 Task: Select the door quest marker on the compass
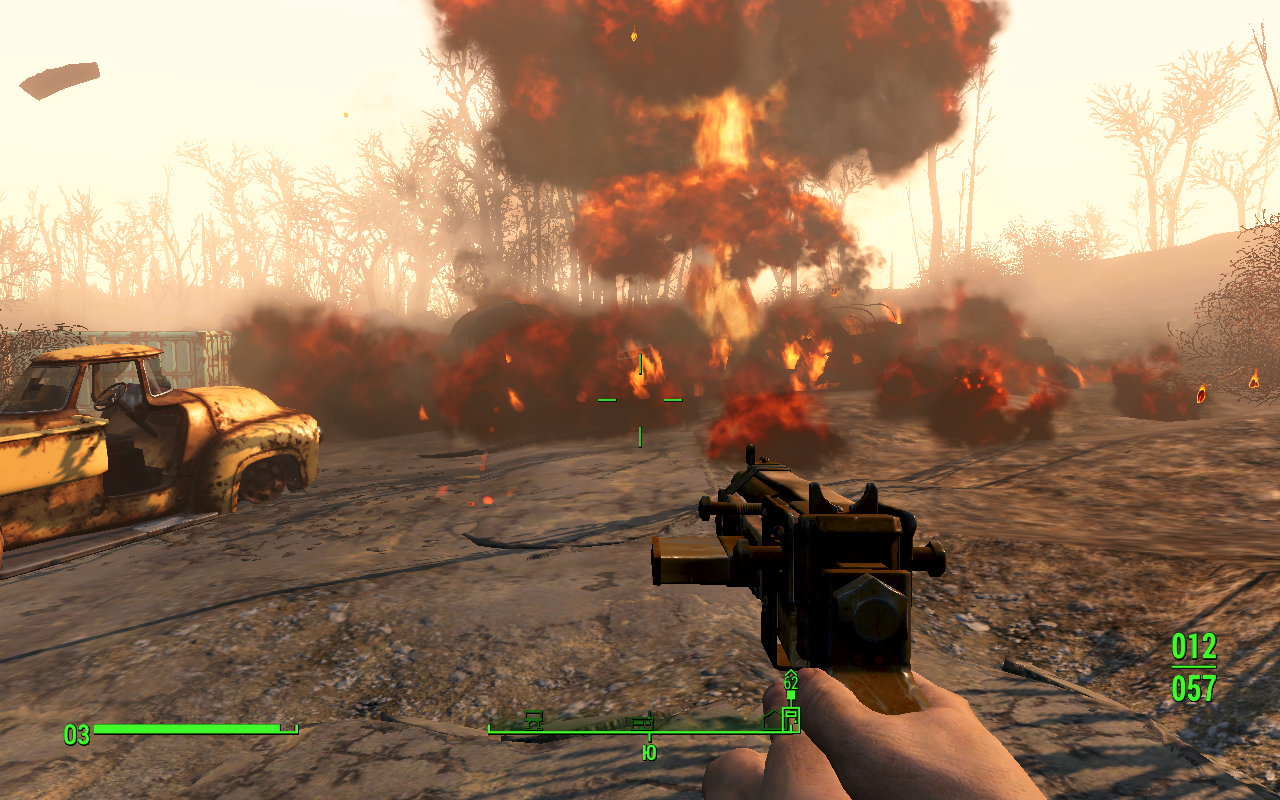pos(791,718)
